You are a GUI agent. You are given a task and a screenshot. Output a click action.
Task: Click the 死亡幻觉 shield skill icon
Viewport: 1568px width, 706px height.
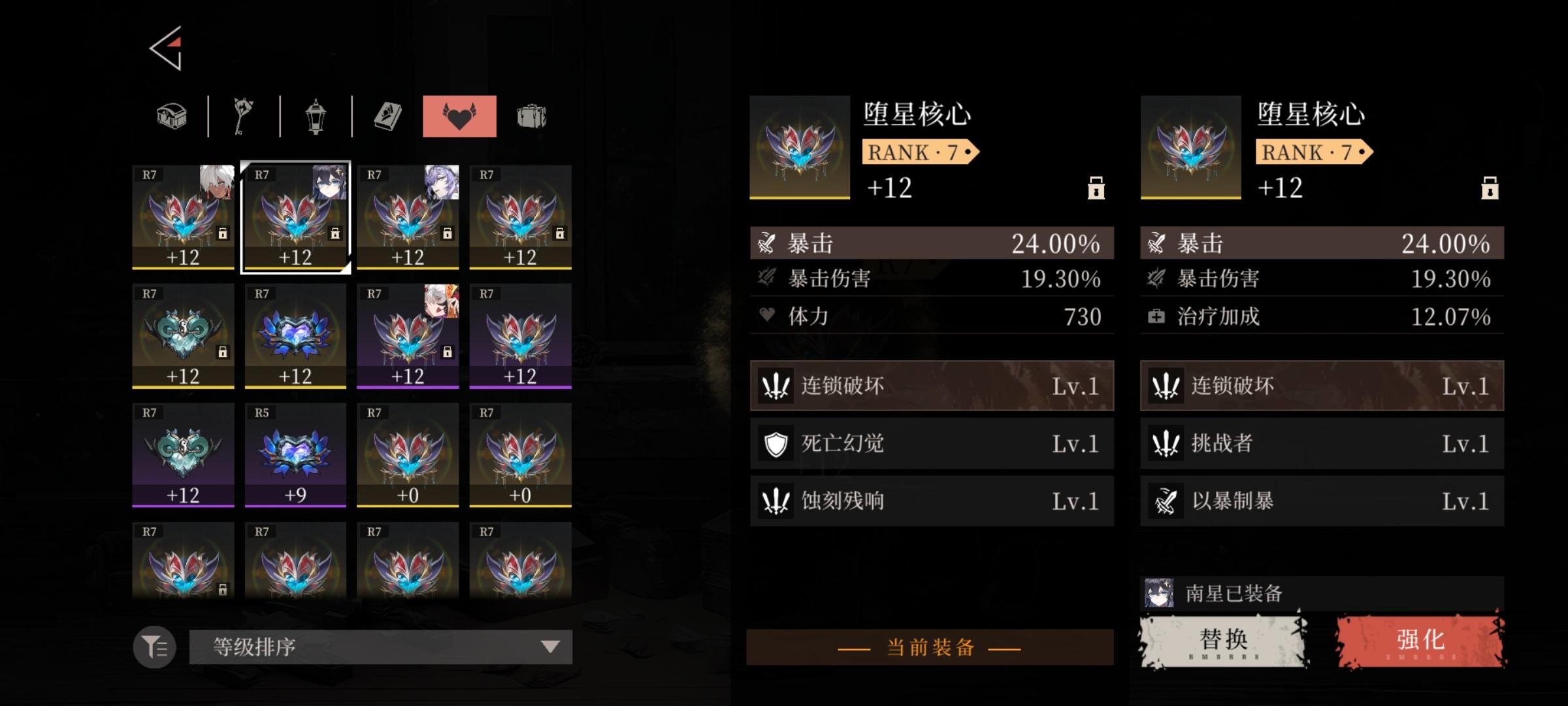point(777,443)
